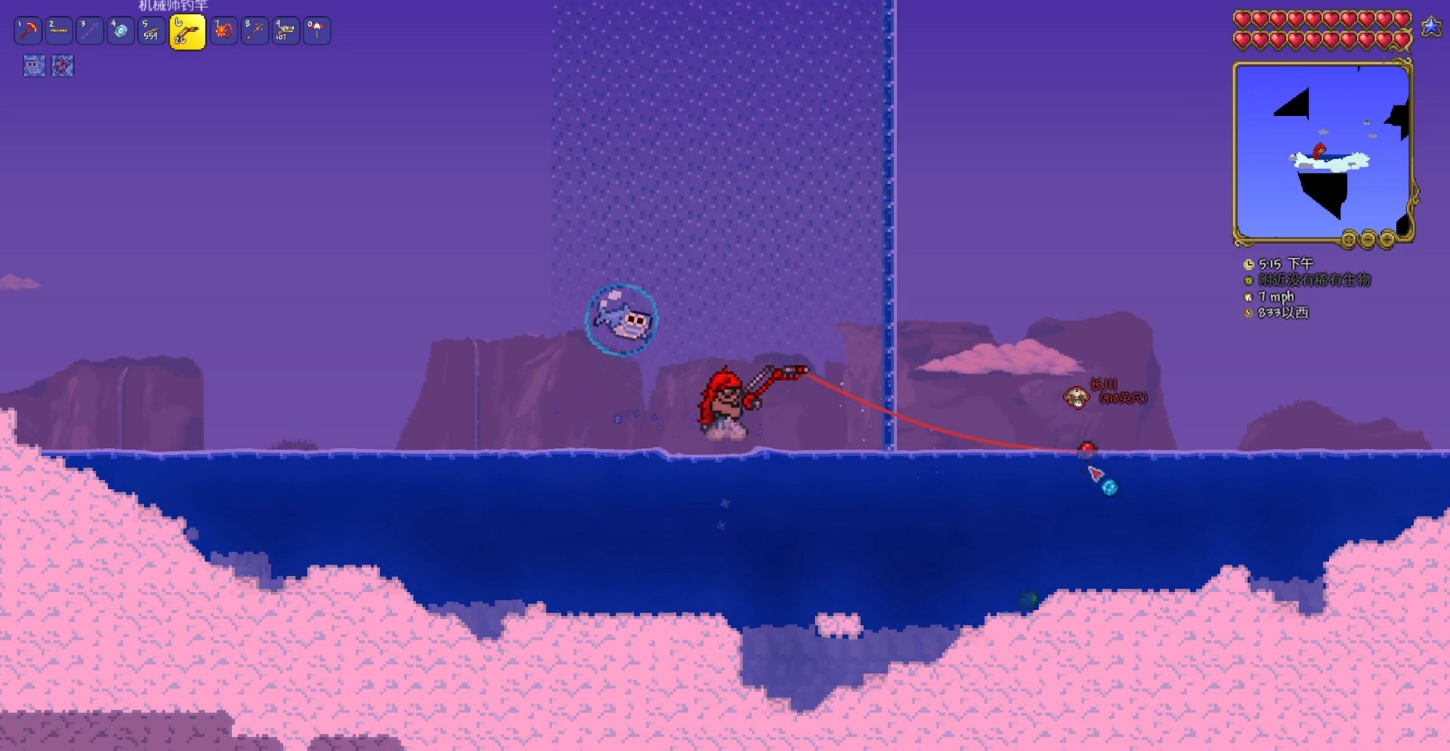
Task: Select the slot 9 item stacked 107
Action: click(286, 31)
